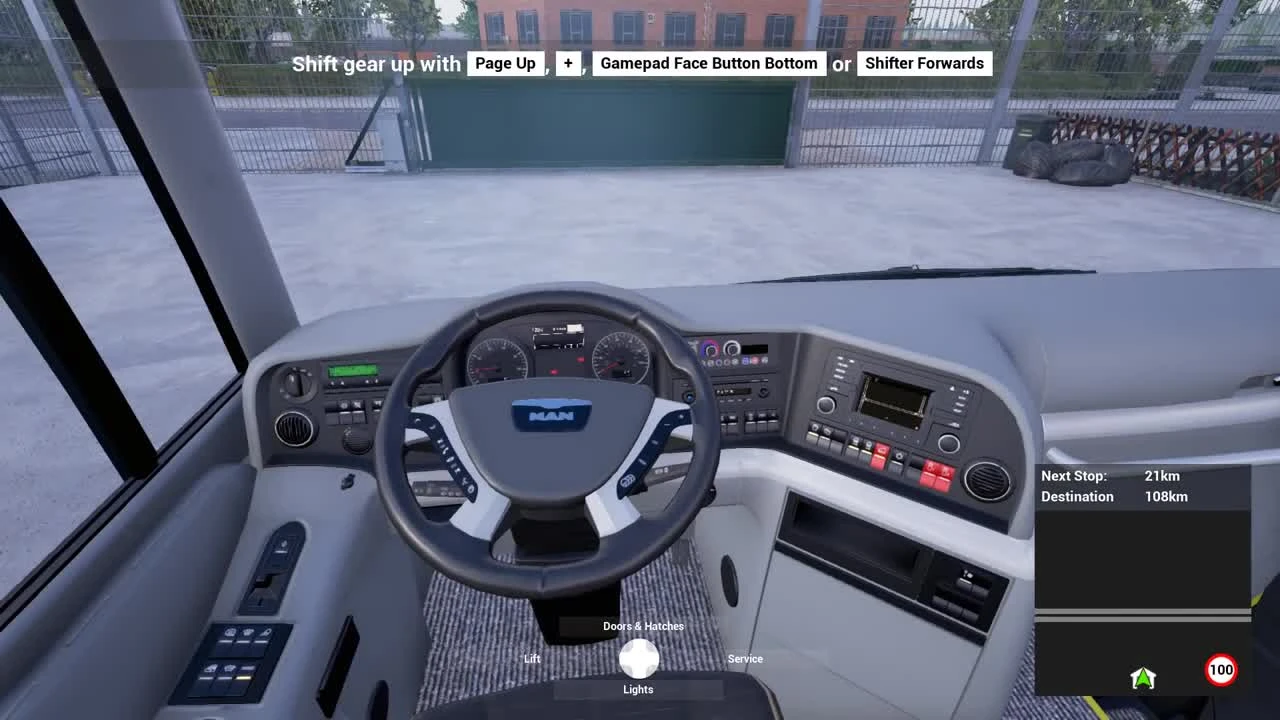
Task: Expand the Doors & Hatches menu
Action: 641,626
